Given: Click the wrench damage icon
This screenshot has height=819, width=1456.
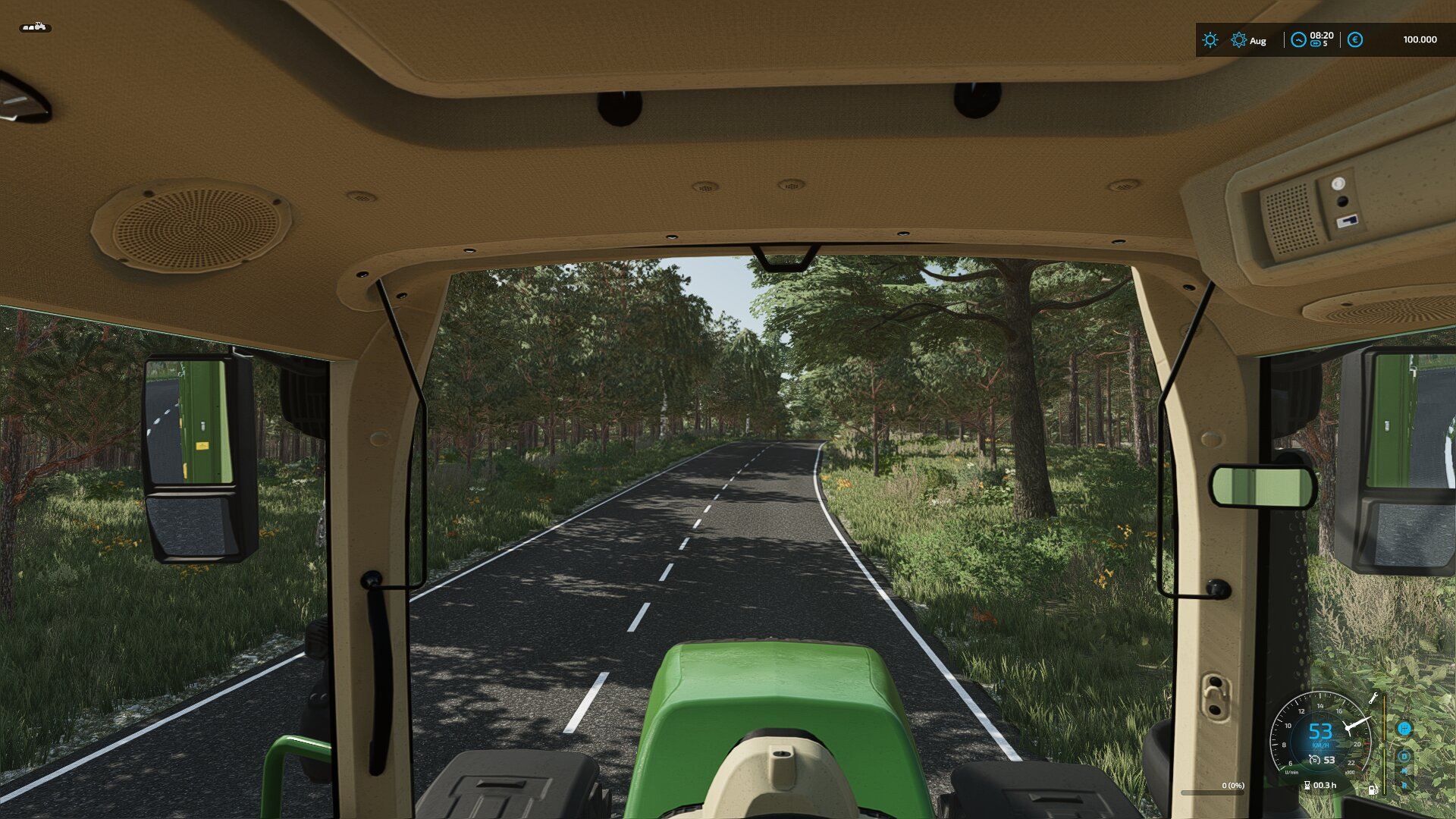Looking at the screenshot, I should [1373, 698].
